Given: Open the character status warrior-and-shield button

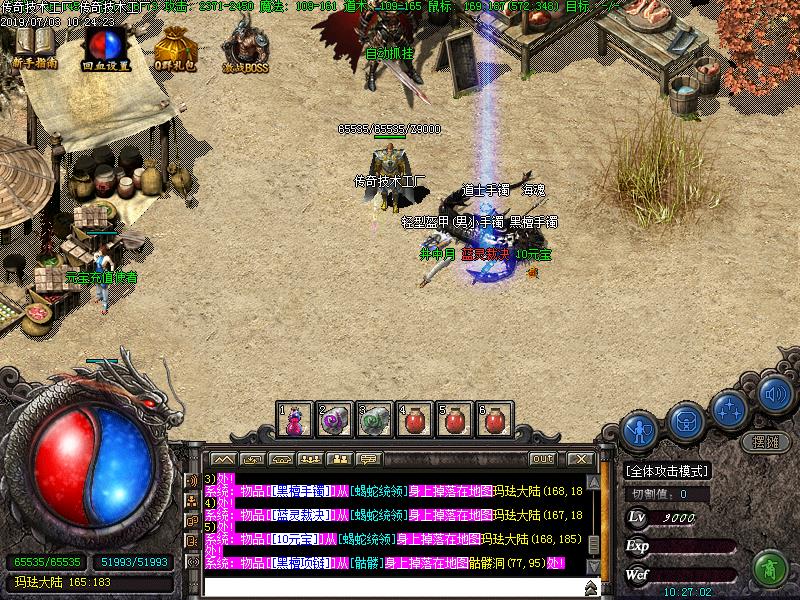Looking at the screenshot, I should [x=638, y=430].
